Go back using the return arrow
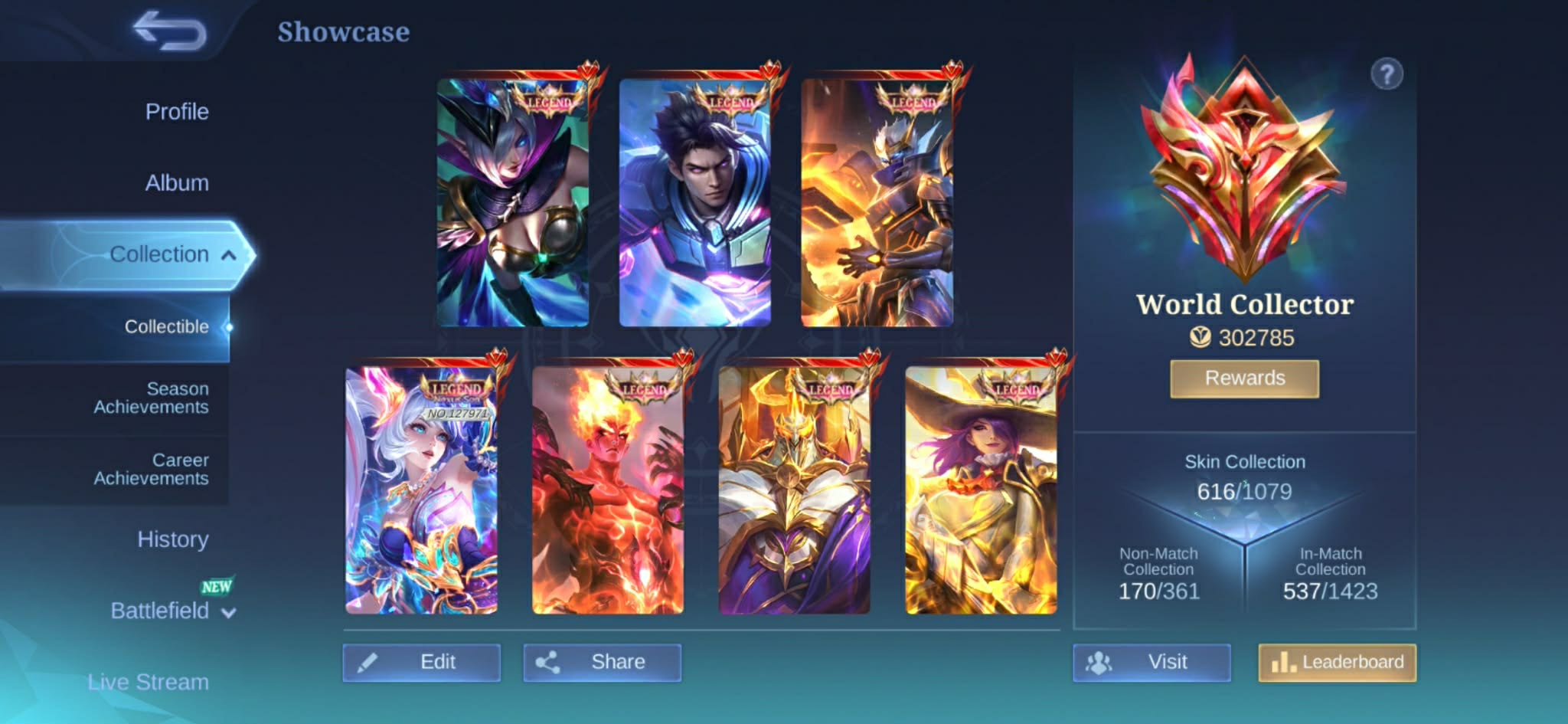This screenshot has width=1568, height=724. click(170, 31)
